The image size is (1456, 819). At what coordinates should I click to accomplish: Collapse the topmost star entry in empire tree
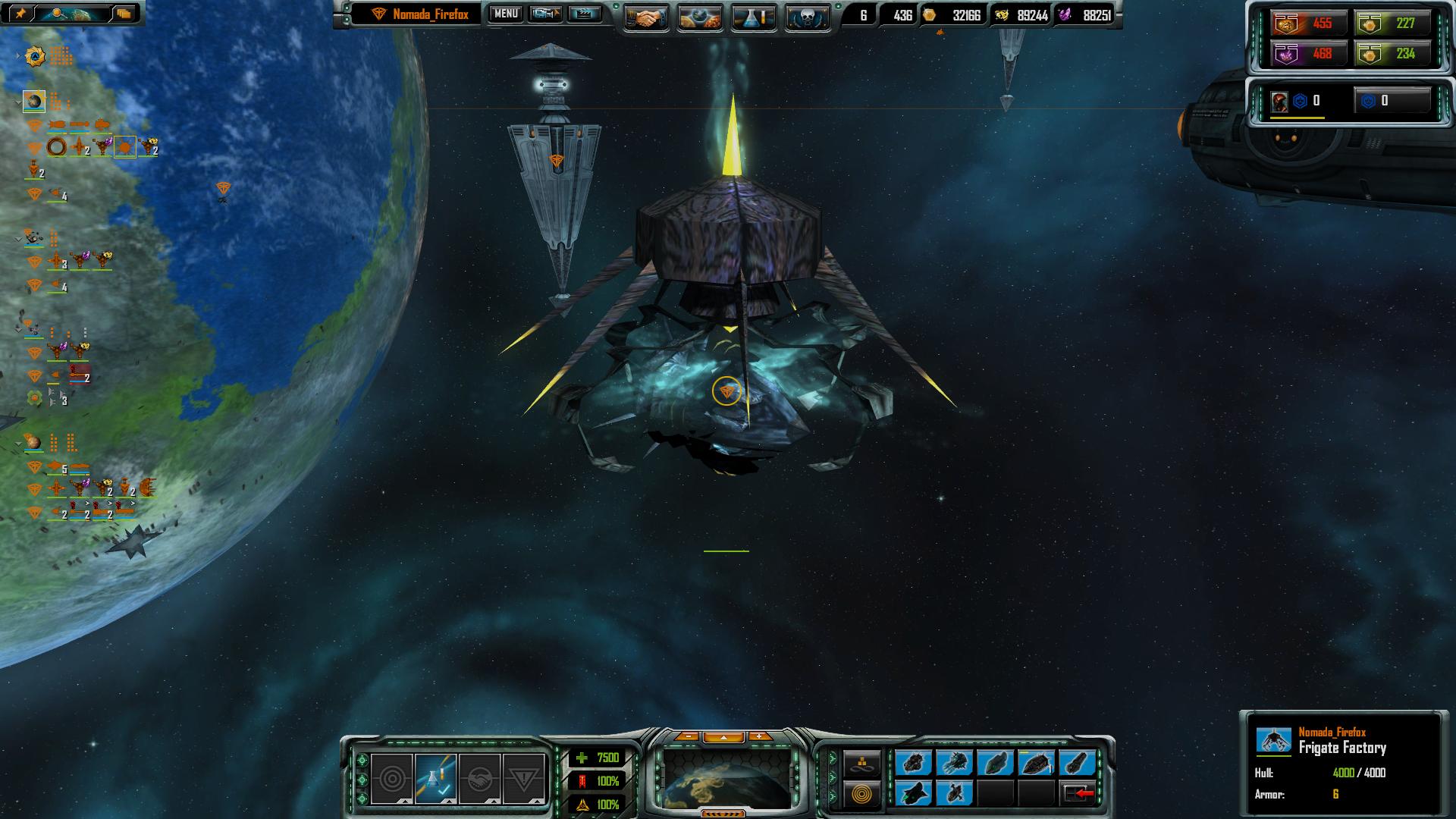(x=18, y=56)
